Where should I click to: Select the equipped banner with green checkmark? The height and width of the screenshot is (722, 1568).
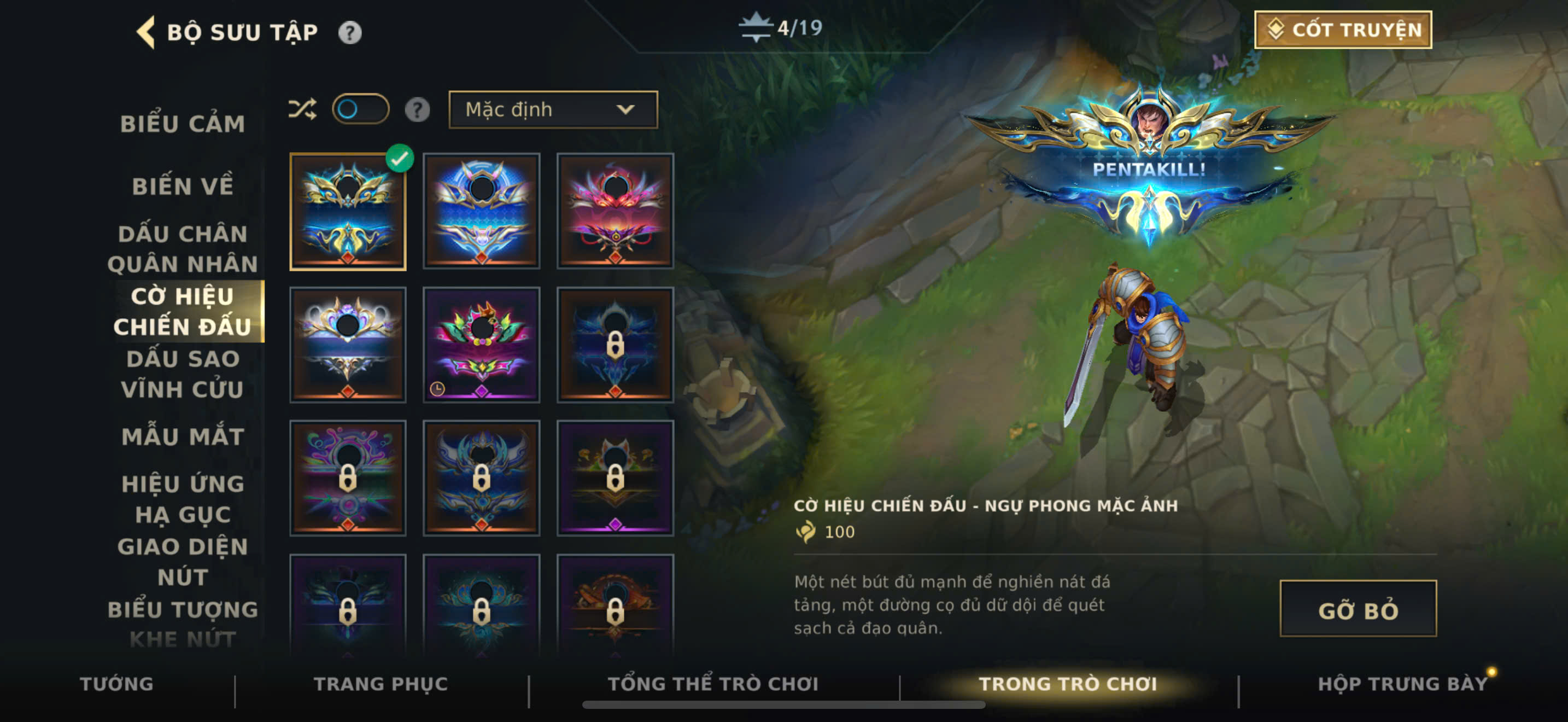pos(348,211)
